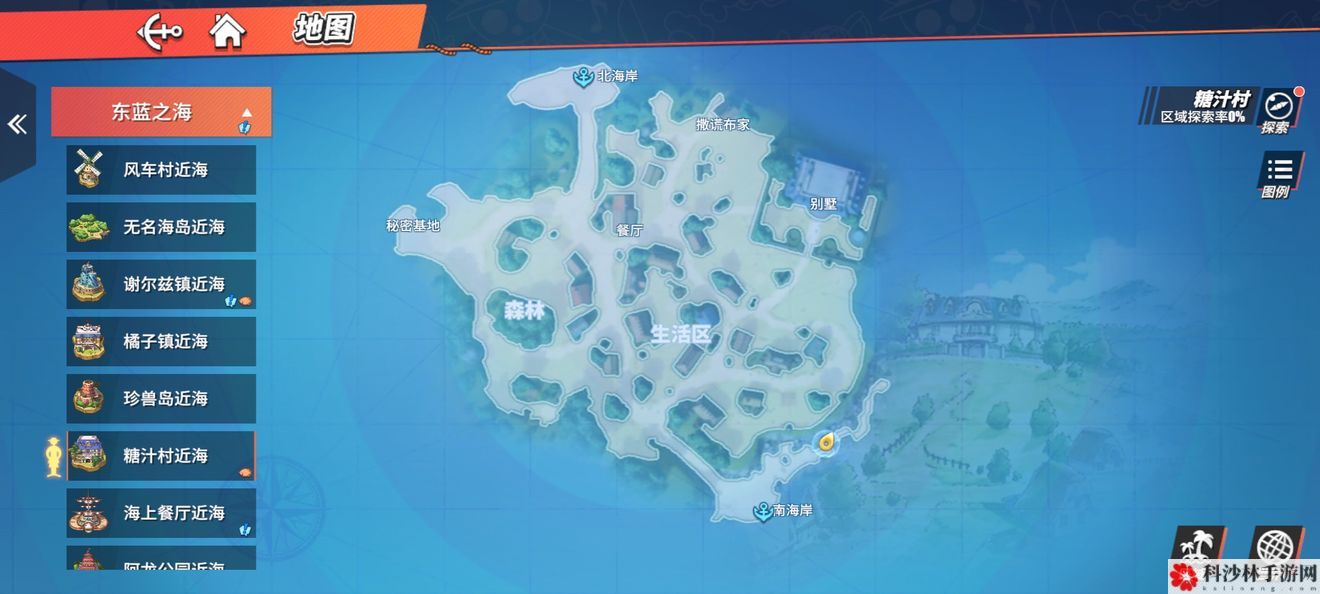Select the yellow player location marker
Image resolution: width=1320 pixels, height=594 pixels.
pyautogui.click(x=826, y=442)
